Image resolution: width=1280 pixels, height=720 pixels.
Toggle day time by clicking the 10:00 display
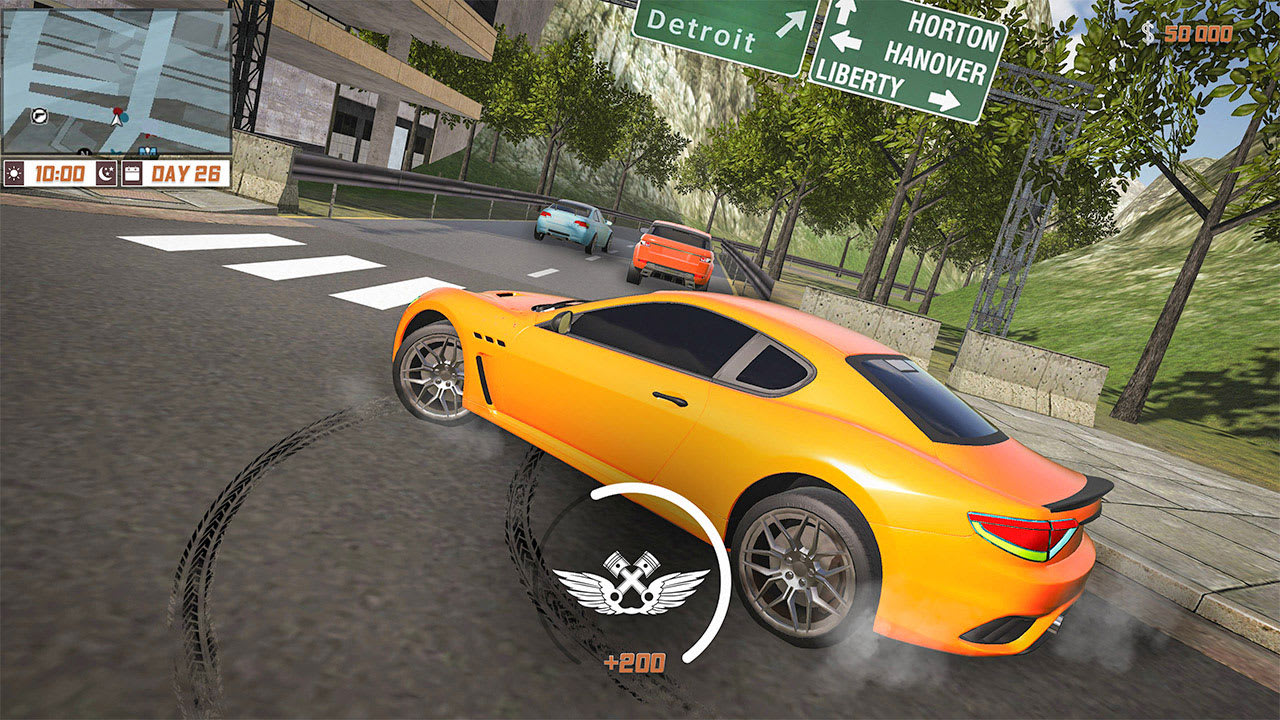tap(60, 171)
